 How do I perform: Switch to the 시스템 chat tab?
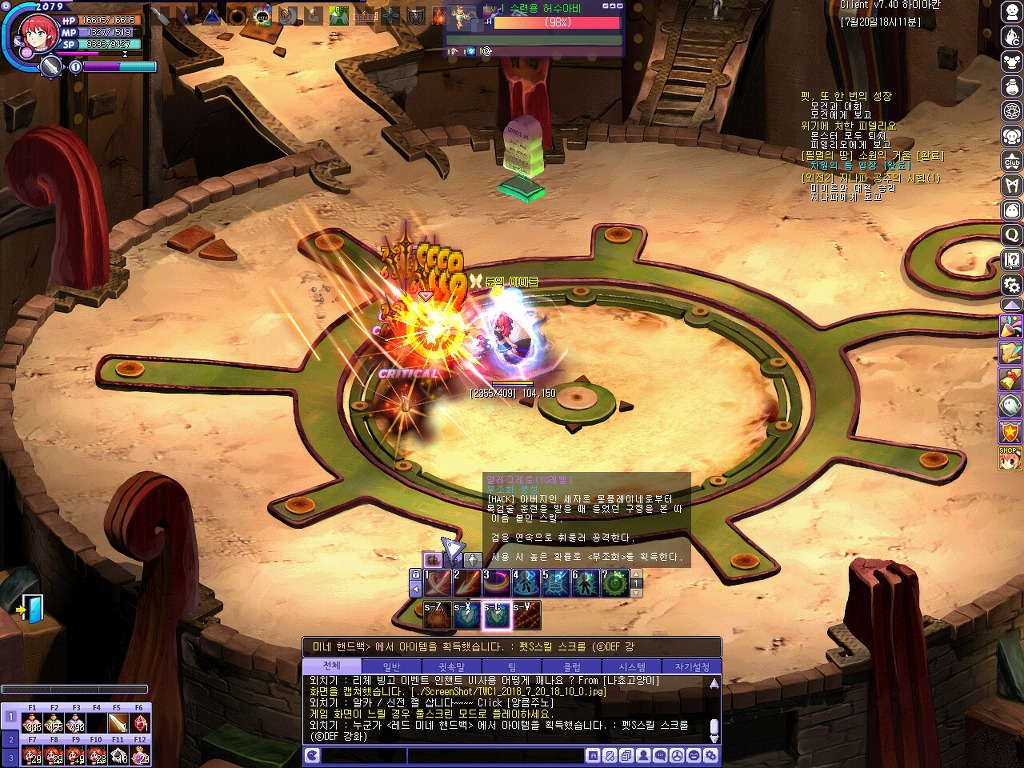click(x=632, y=667)
